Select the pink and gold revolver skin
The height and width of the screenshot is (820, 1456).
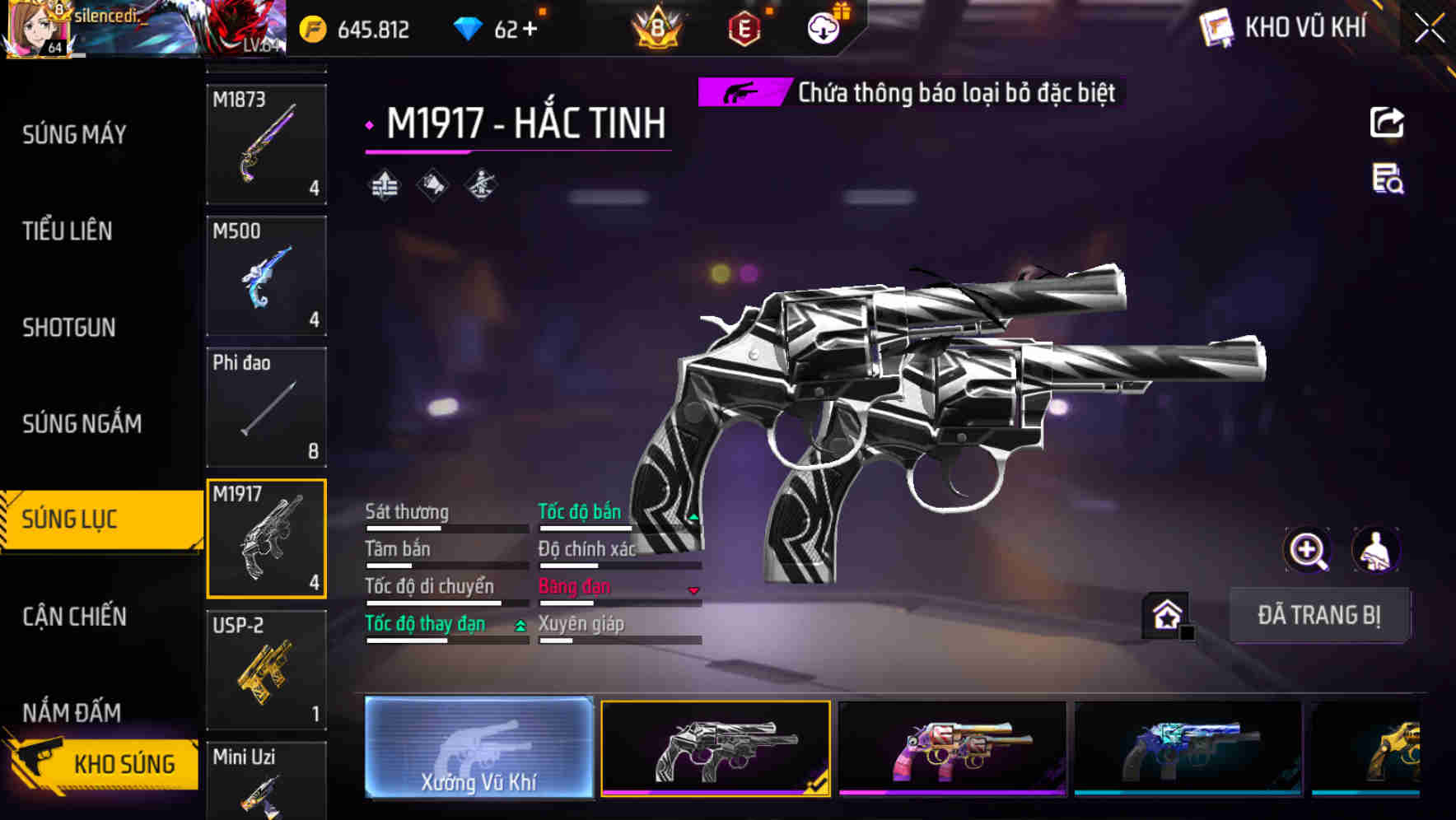tap(951, 748)
